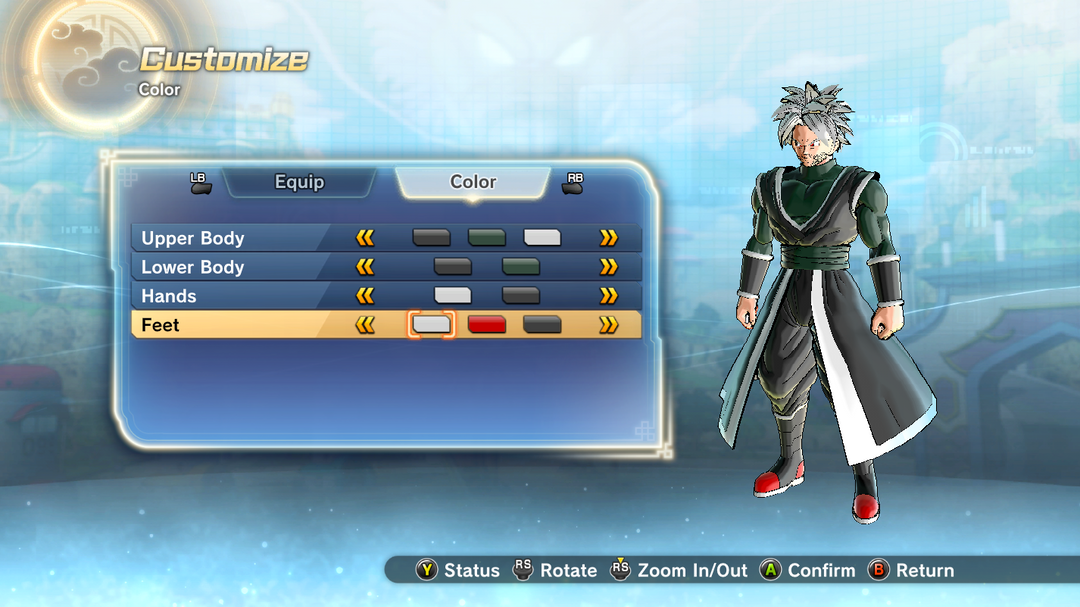This screenshot has width=1080, height=607.
Task: Pick the green Upper Body color swatch
Action: (x=487, y=238)
